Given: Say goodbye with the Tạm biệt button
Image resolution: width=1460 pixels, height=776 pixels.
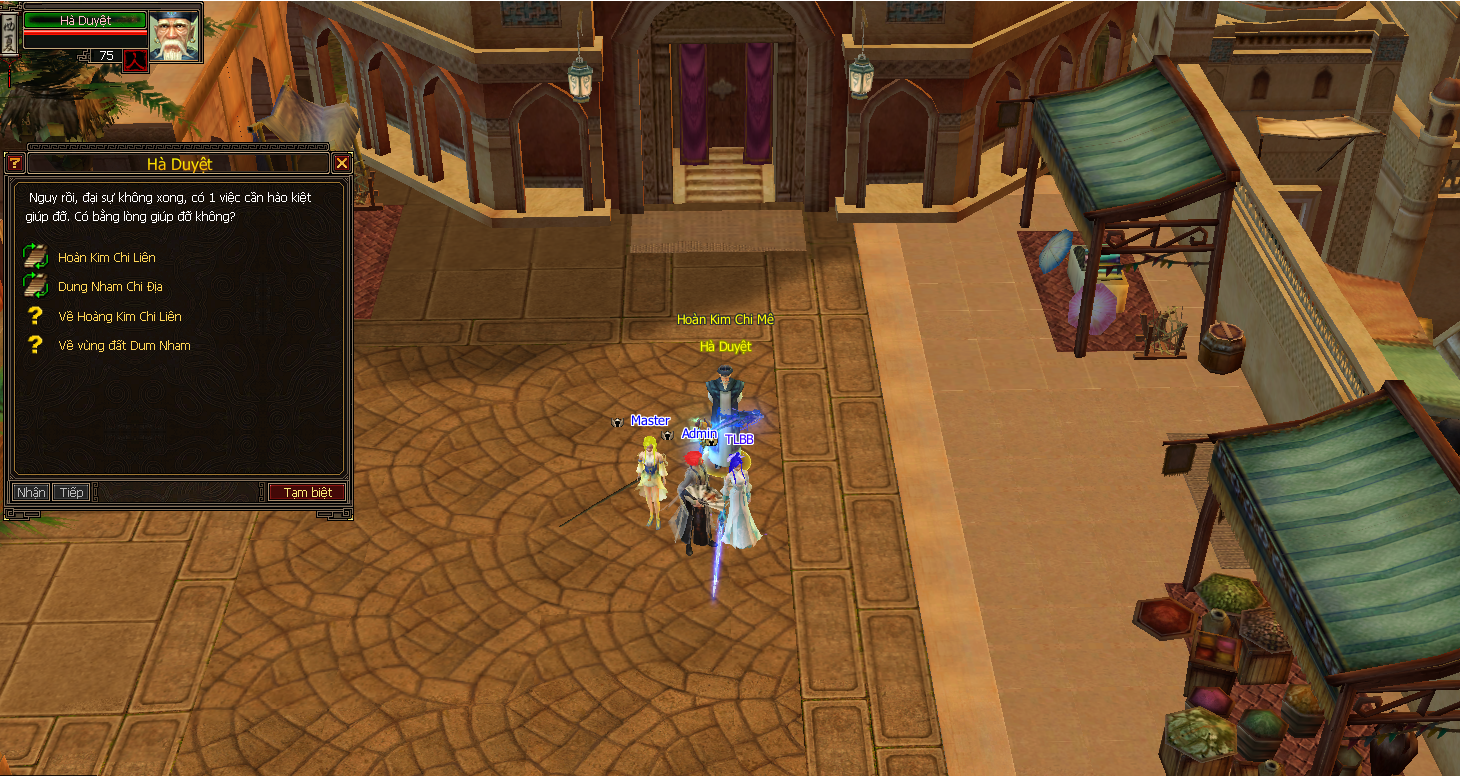Looking at the screenshot, I should [307, 492].
